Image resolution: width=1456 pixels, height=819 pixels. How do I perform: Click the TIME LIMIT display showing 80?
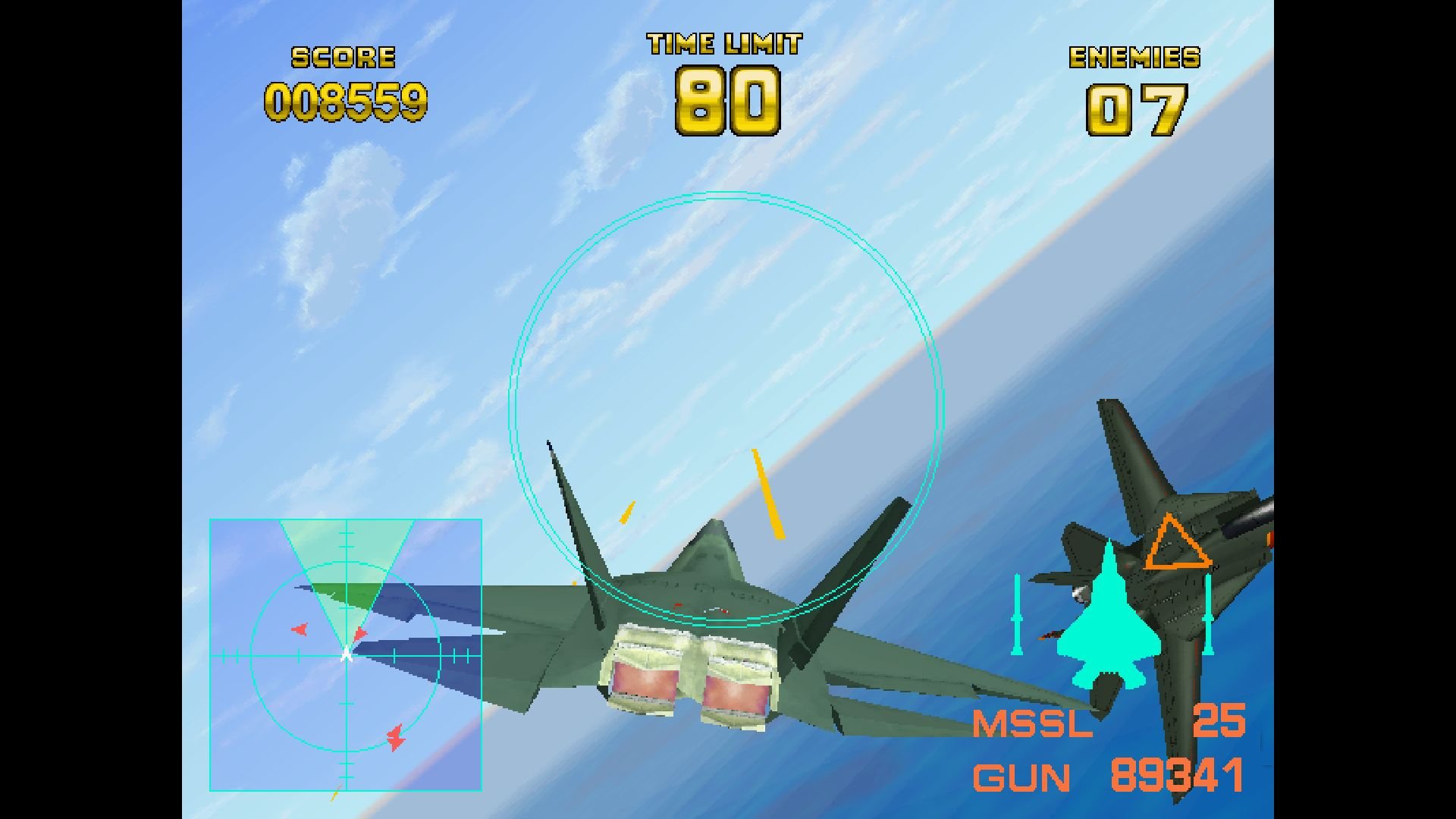click(726, 101)
